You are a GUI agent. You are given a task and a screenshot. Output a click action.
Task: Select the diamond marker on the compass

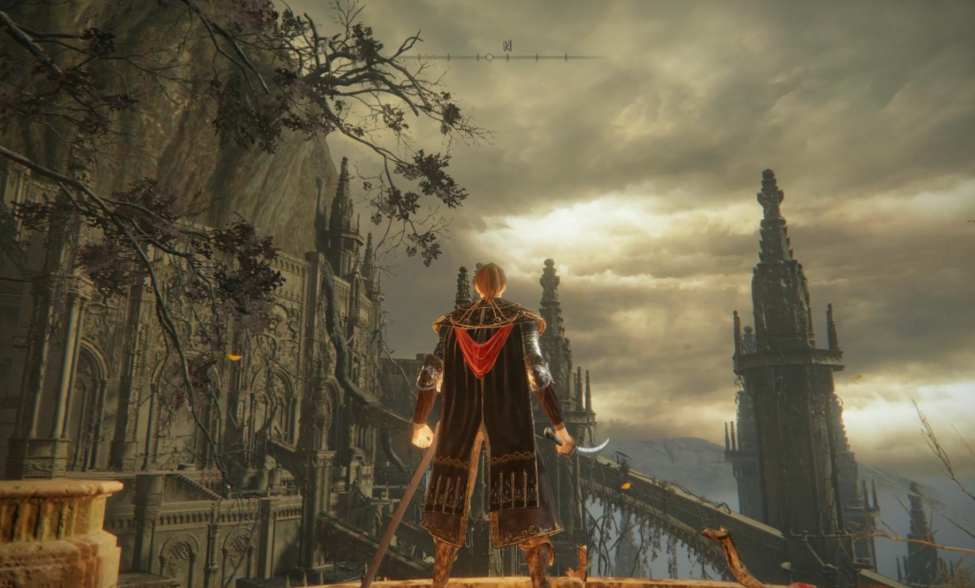pos(489,57)
